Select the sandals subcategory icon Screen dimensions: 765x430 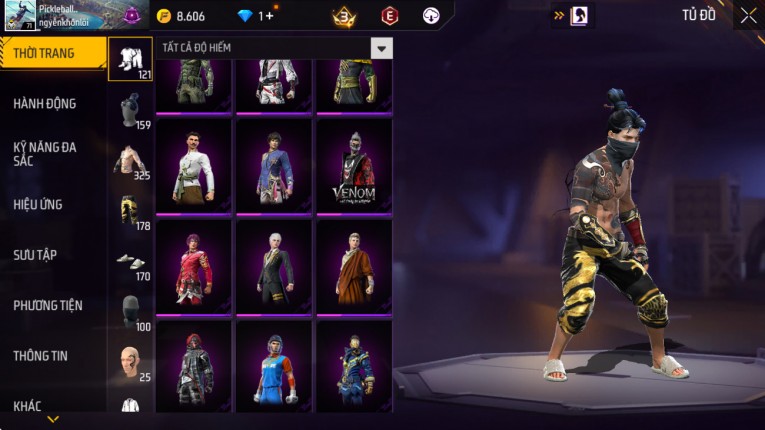130,262
